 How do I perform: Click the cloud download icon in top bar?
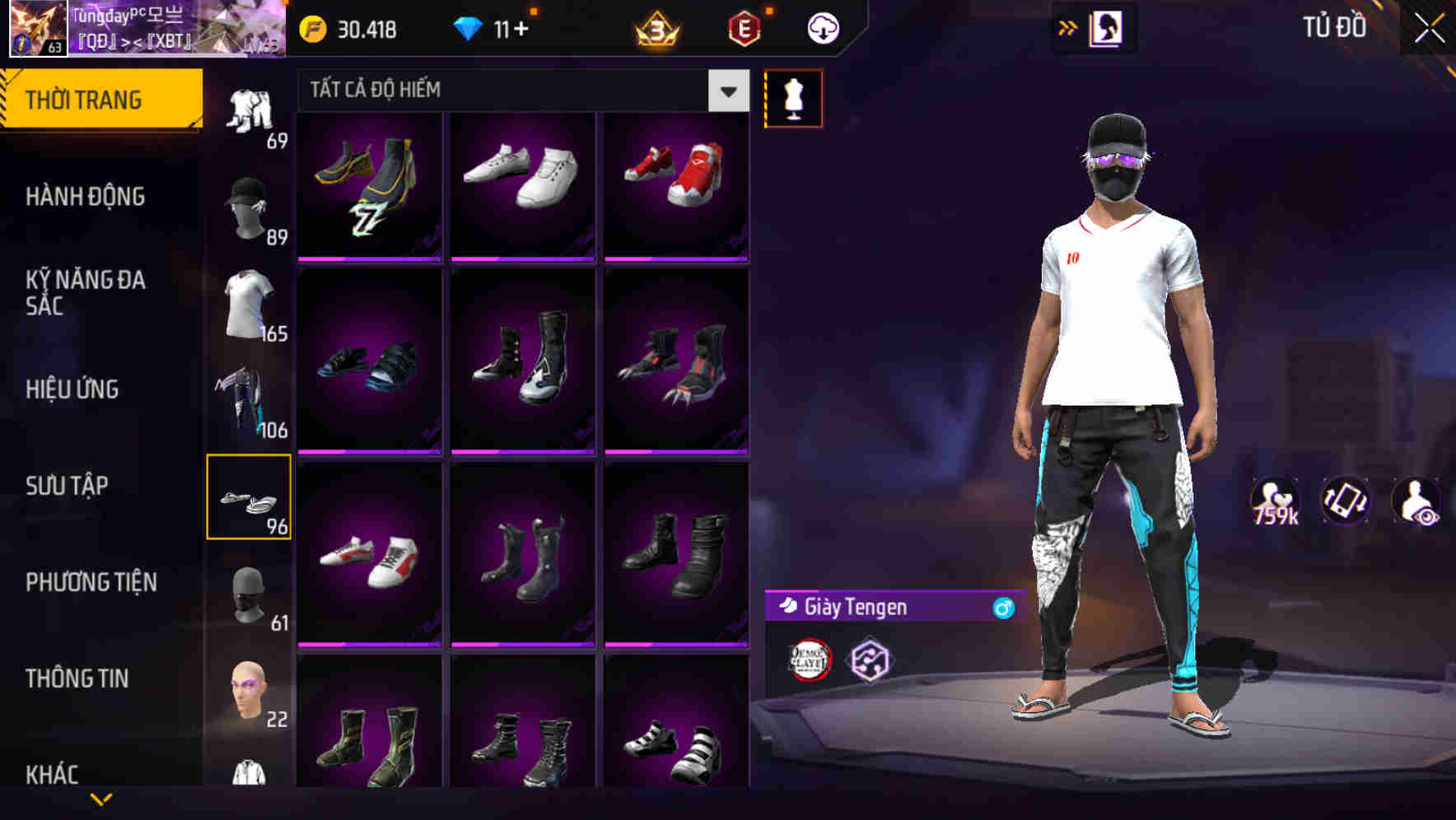point(823,27)
